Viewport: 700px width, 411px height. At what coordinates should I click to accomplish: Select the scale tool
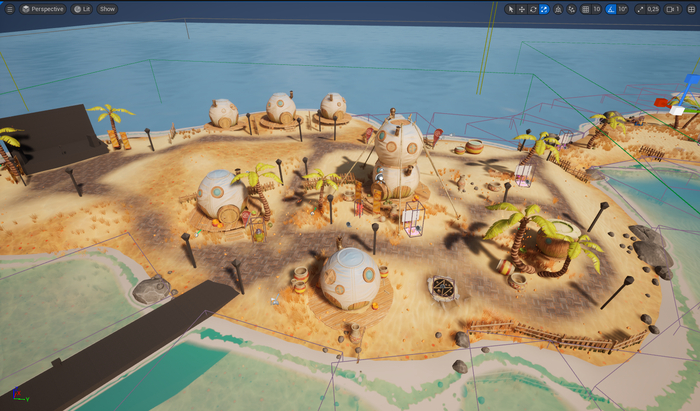pyautogui.click(x=544, y=9)
